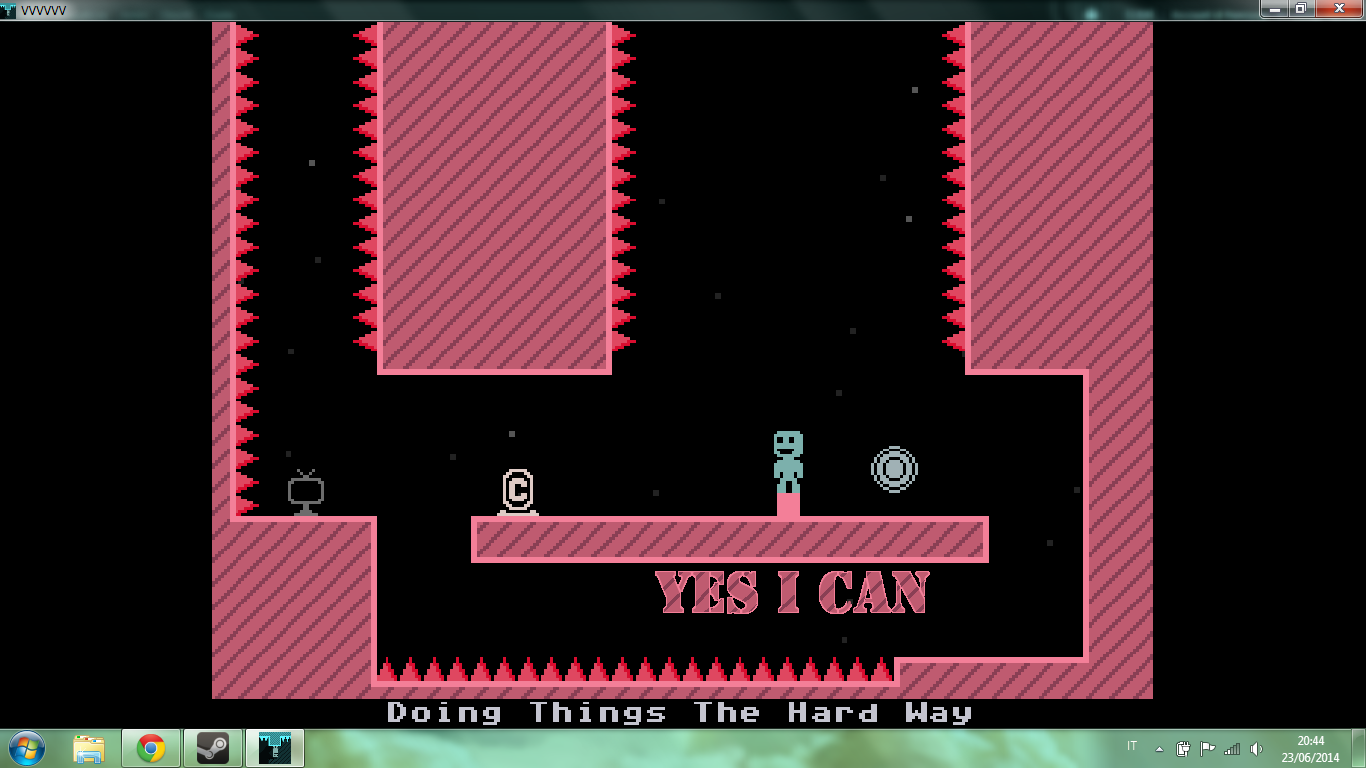Viewport: 1366px width, 768px height.
Task: Click the Action Center flag tray icon
Action: pyautogui.click(x=1208, y=748)
